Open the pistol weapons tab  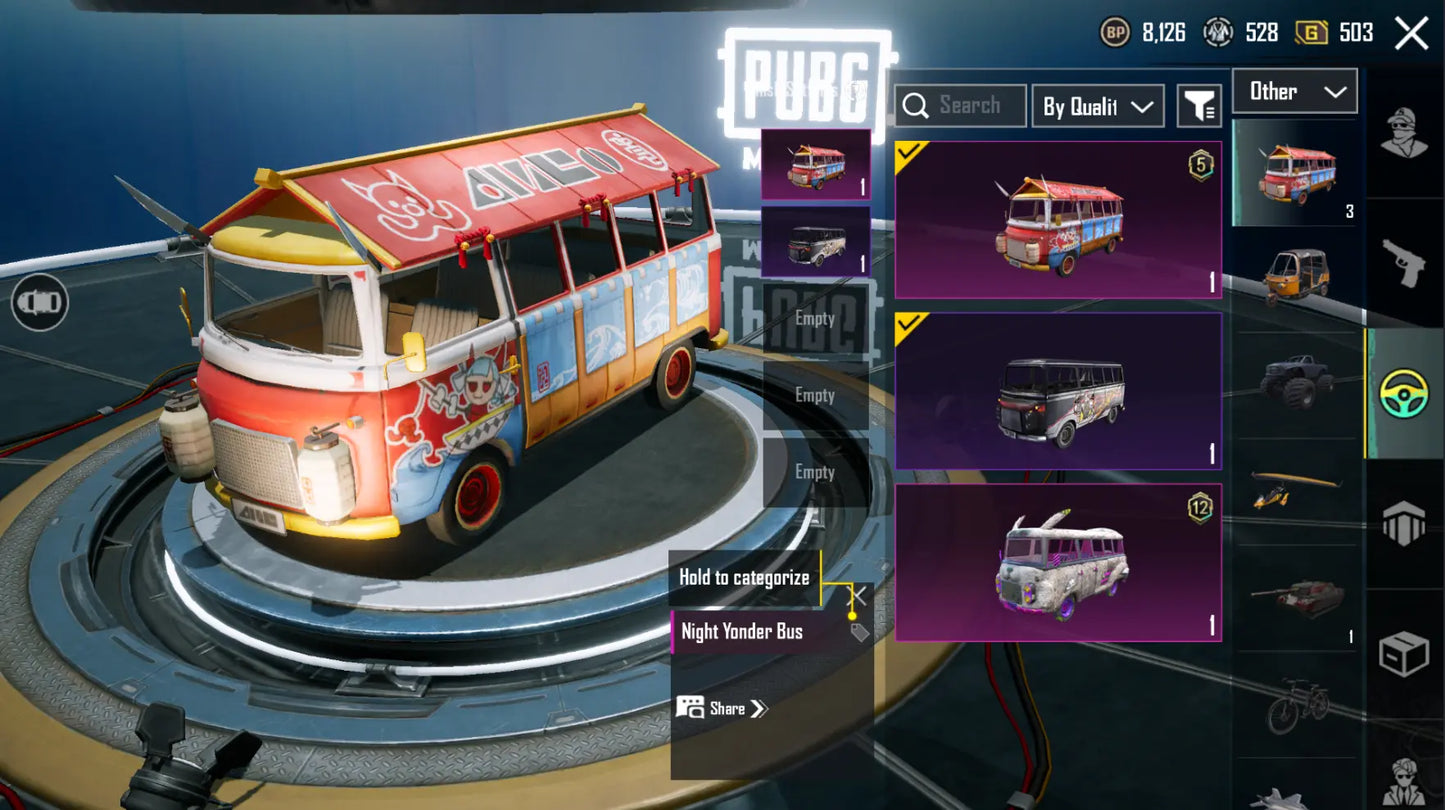tap(1404, 262)
